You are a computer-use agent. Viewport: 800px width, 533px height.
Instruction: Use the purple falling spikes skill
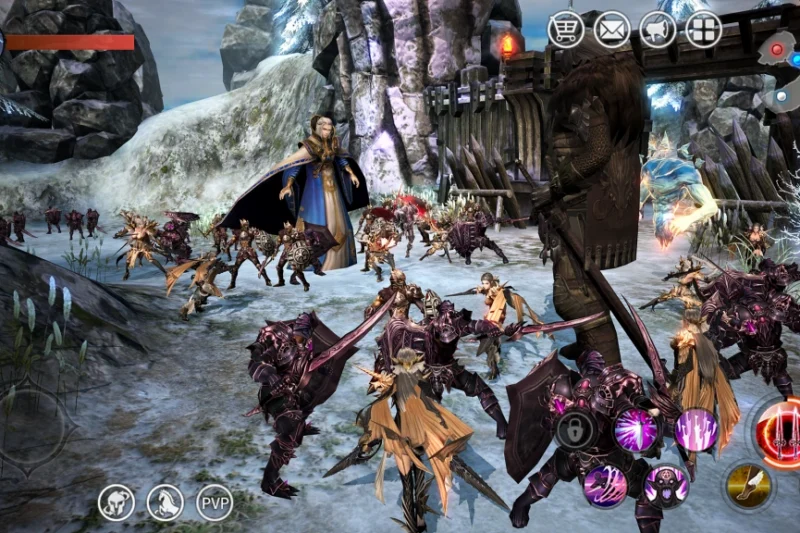click(696, 430)
